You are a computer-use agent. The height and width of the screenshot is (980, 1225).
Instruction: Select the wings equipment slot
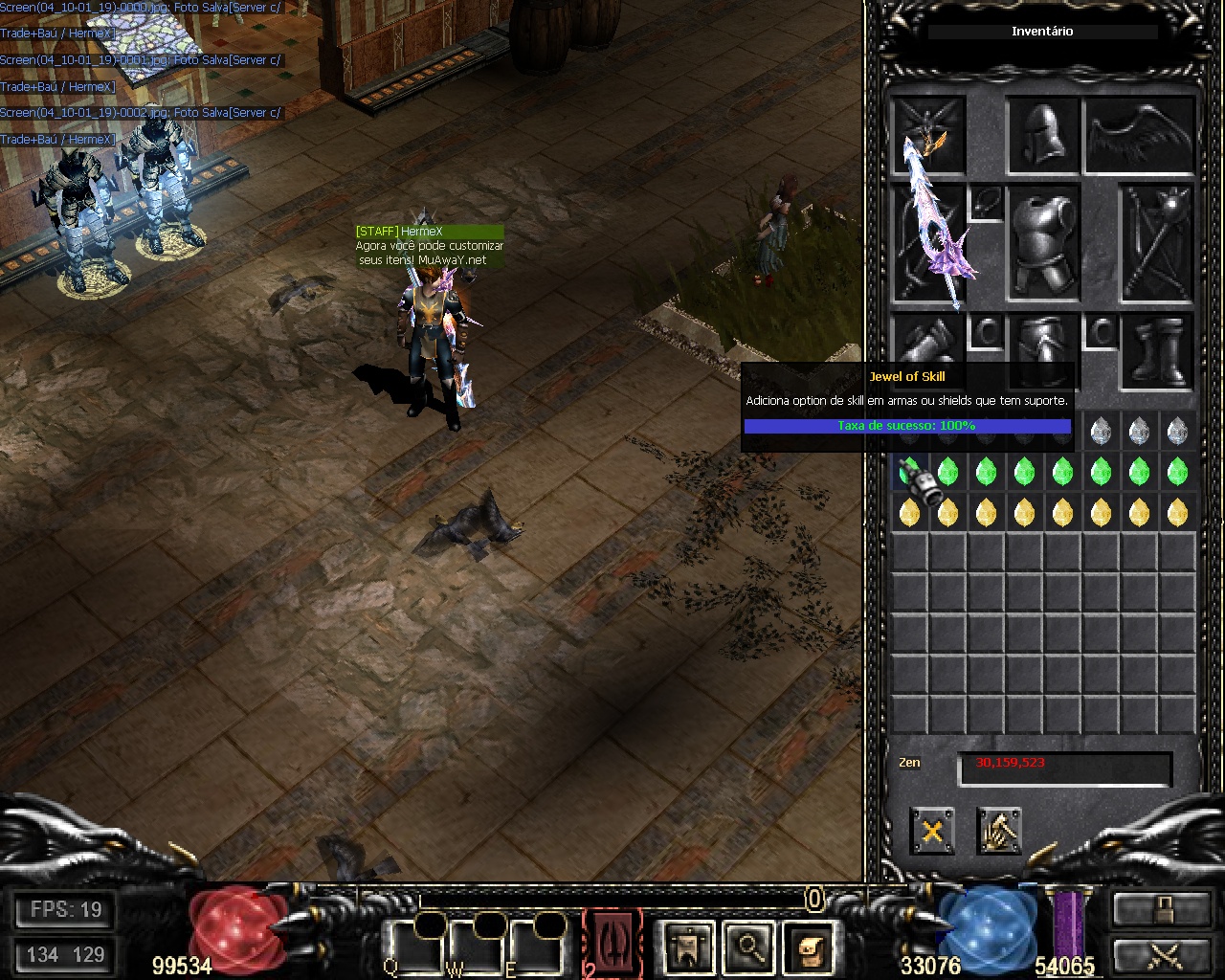[1140, 135]
